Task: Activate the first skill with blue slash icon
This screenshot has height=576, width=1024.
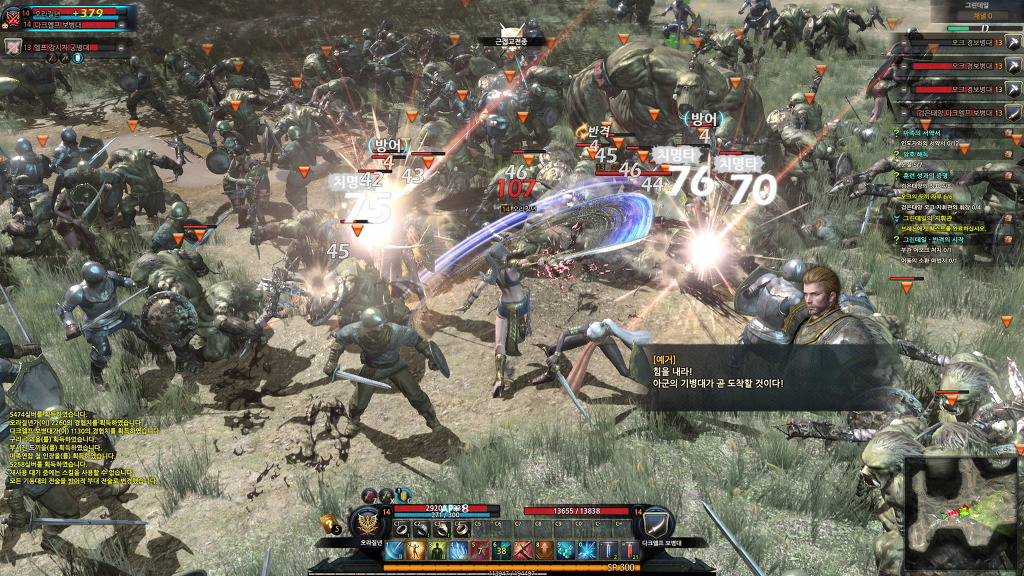Action: (393, 550)
